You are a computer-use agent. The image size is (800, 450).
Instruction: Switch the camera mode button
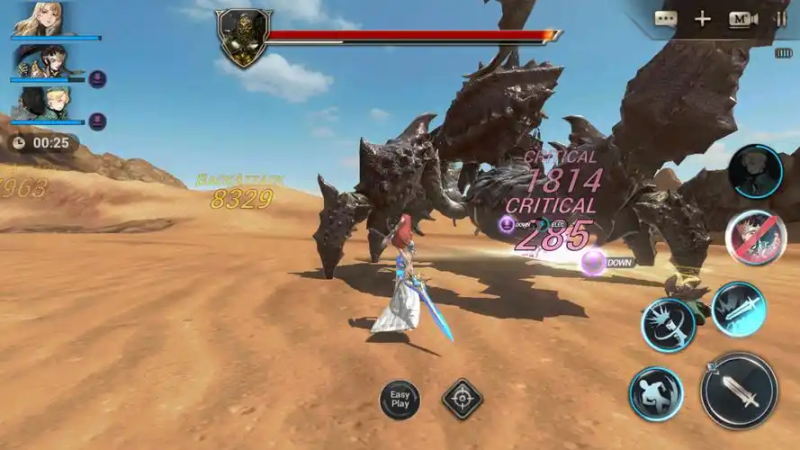pyautogui.click(x=742, y=19)
